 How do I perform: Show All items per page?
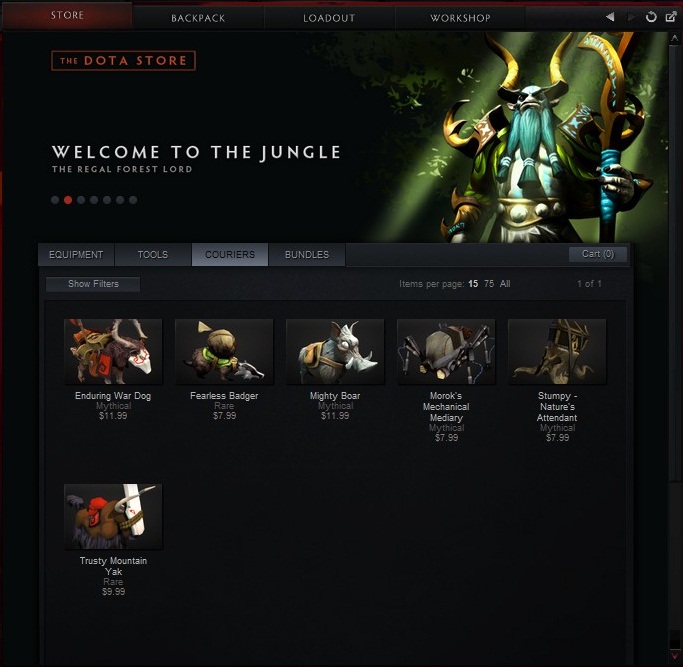pos(505,284)
